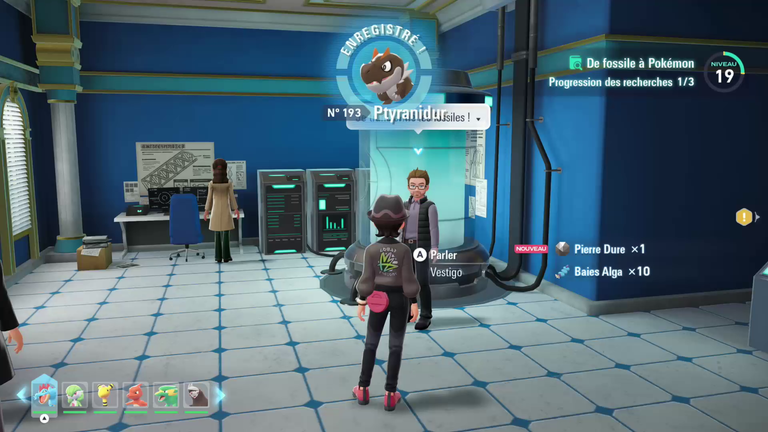
Task: Click the party bar's left arrow
Action: pyautogui.click(x=21, y=395)
